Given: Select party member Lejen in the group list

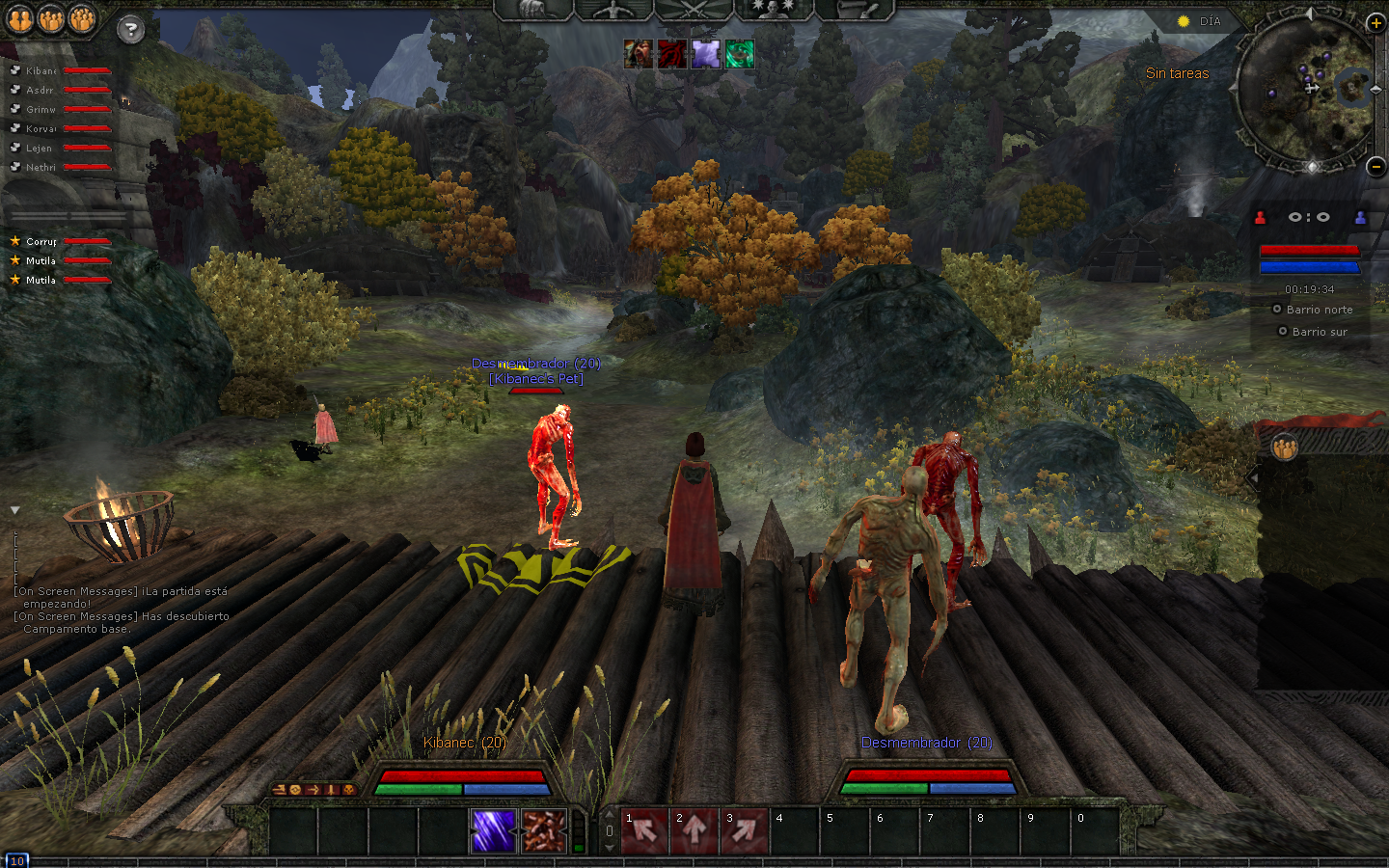Looking at the screenshot, I should click(x=39, y=149).
